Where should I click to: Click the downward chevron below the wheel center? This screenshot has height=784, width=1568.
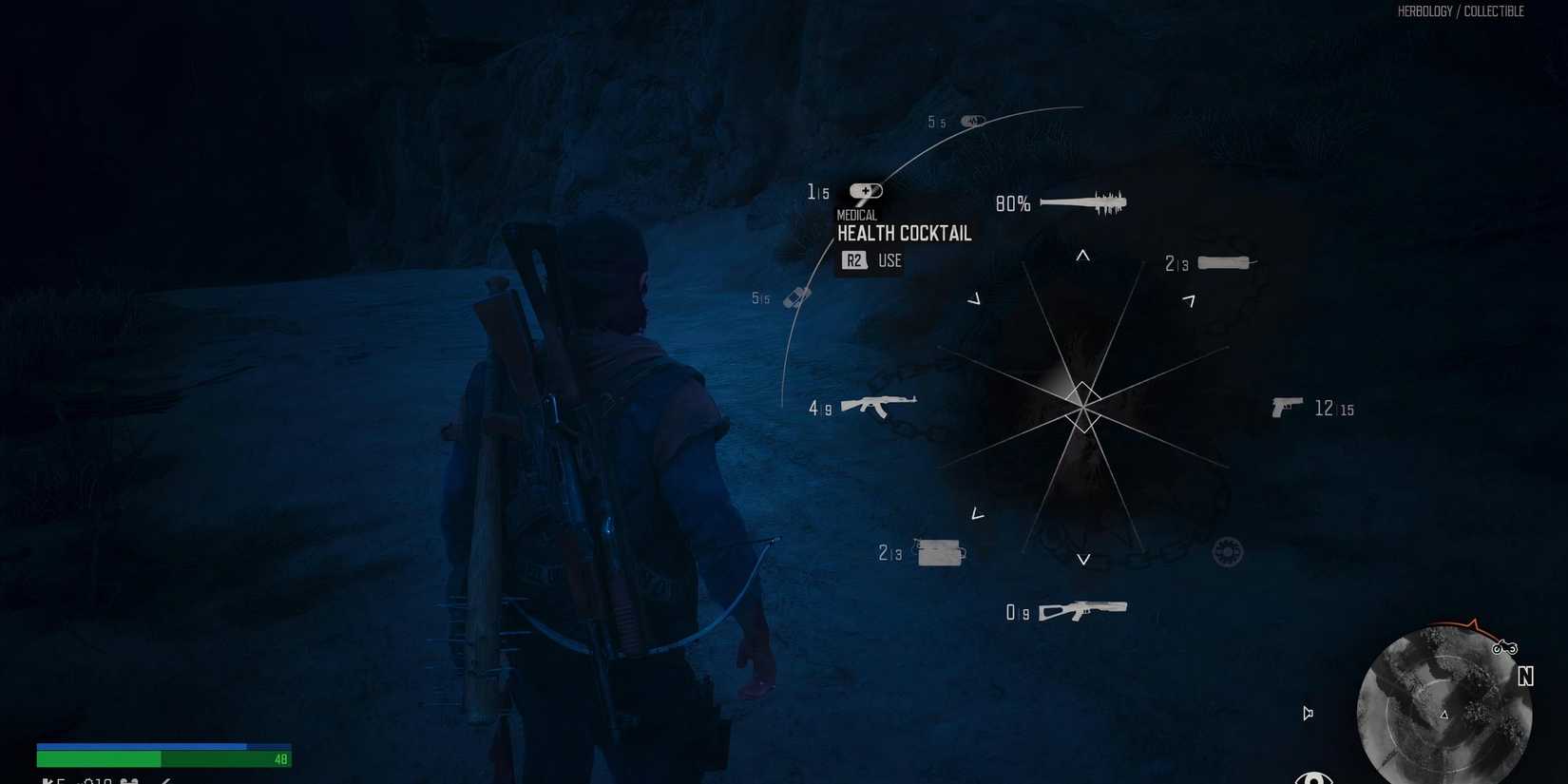(1082, 560)
